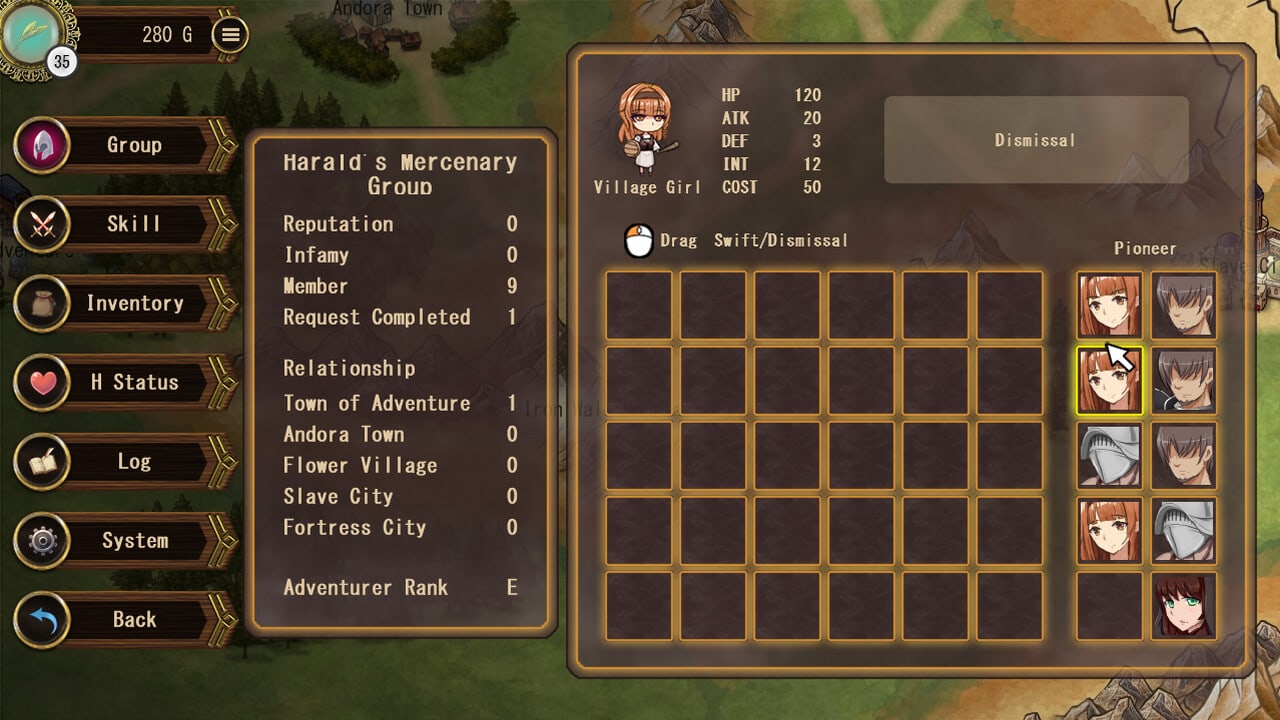Open the Group menu
This screenshot has height=720, width=1280.
coord(133,145)
